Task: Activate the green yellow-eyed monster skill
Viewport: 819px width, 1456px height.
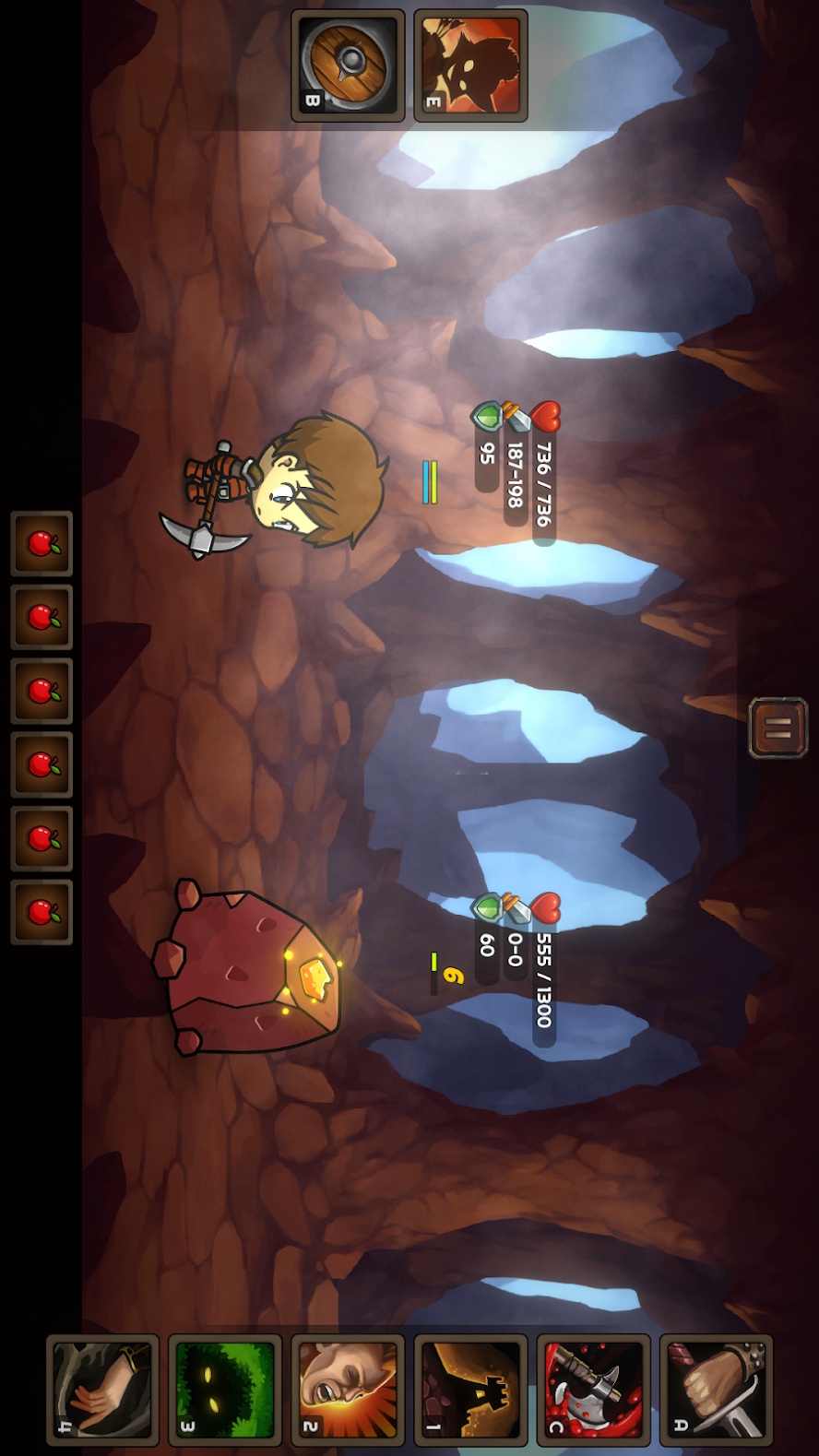Action: coord(225,1390)
